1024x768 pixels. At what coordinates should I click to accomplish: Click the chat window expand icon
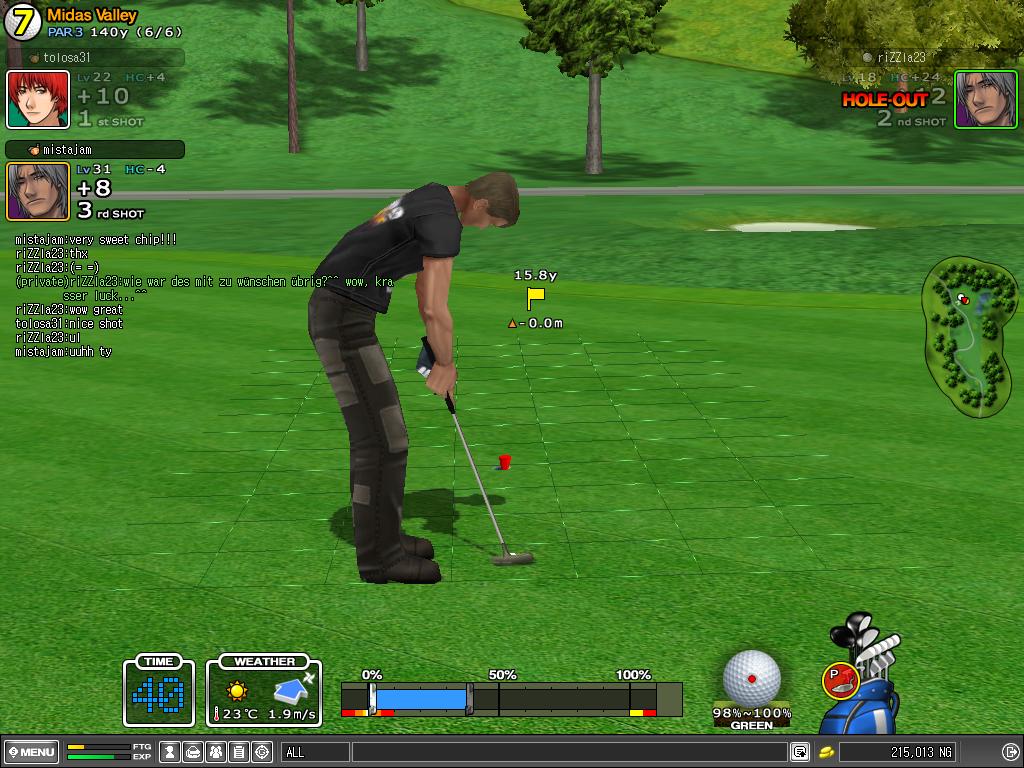click(x=800, y=752)
